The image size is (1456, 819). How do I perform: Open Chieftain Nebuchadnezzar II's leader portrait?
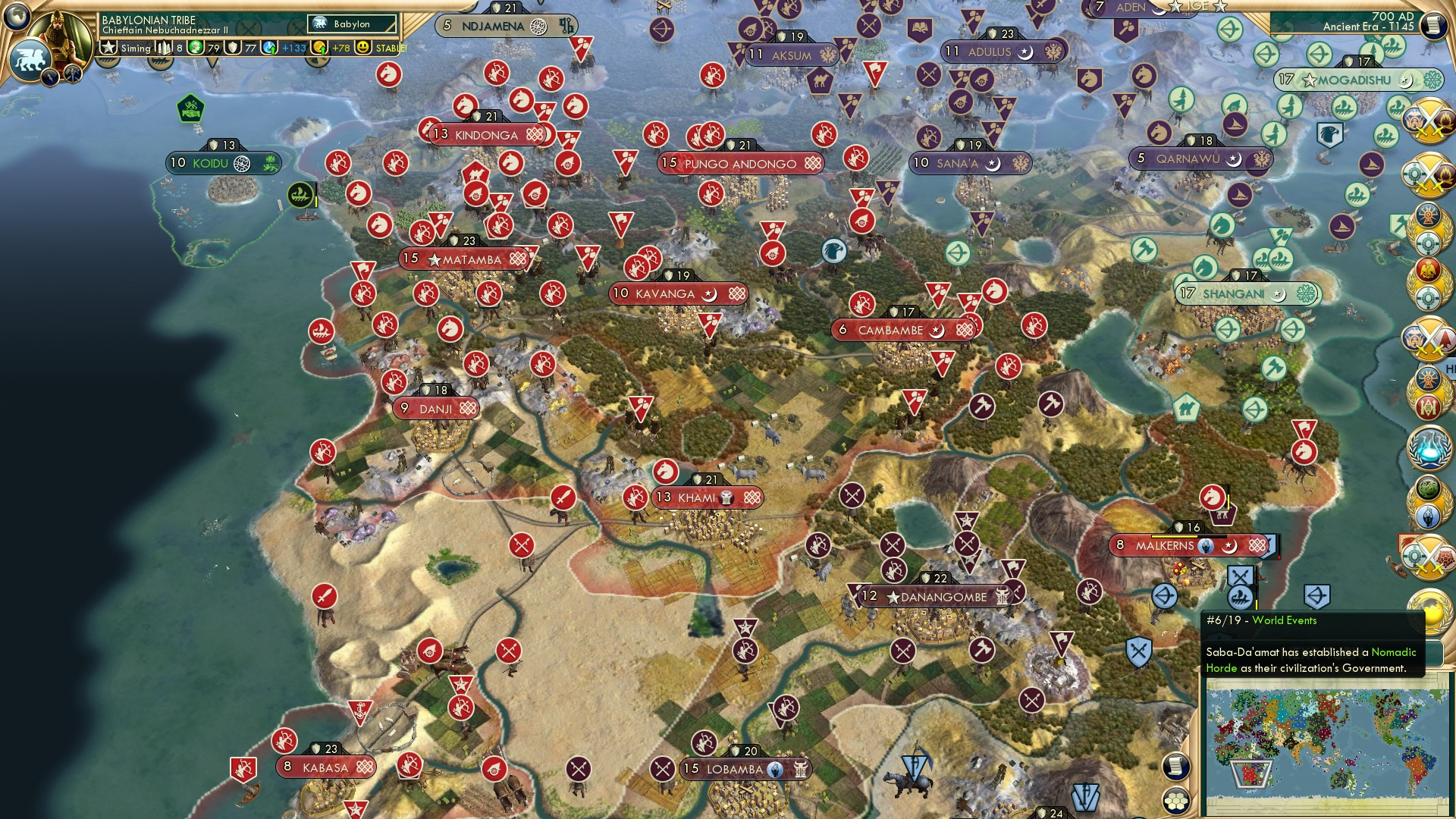coord(61,32)
